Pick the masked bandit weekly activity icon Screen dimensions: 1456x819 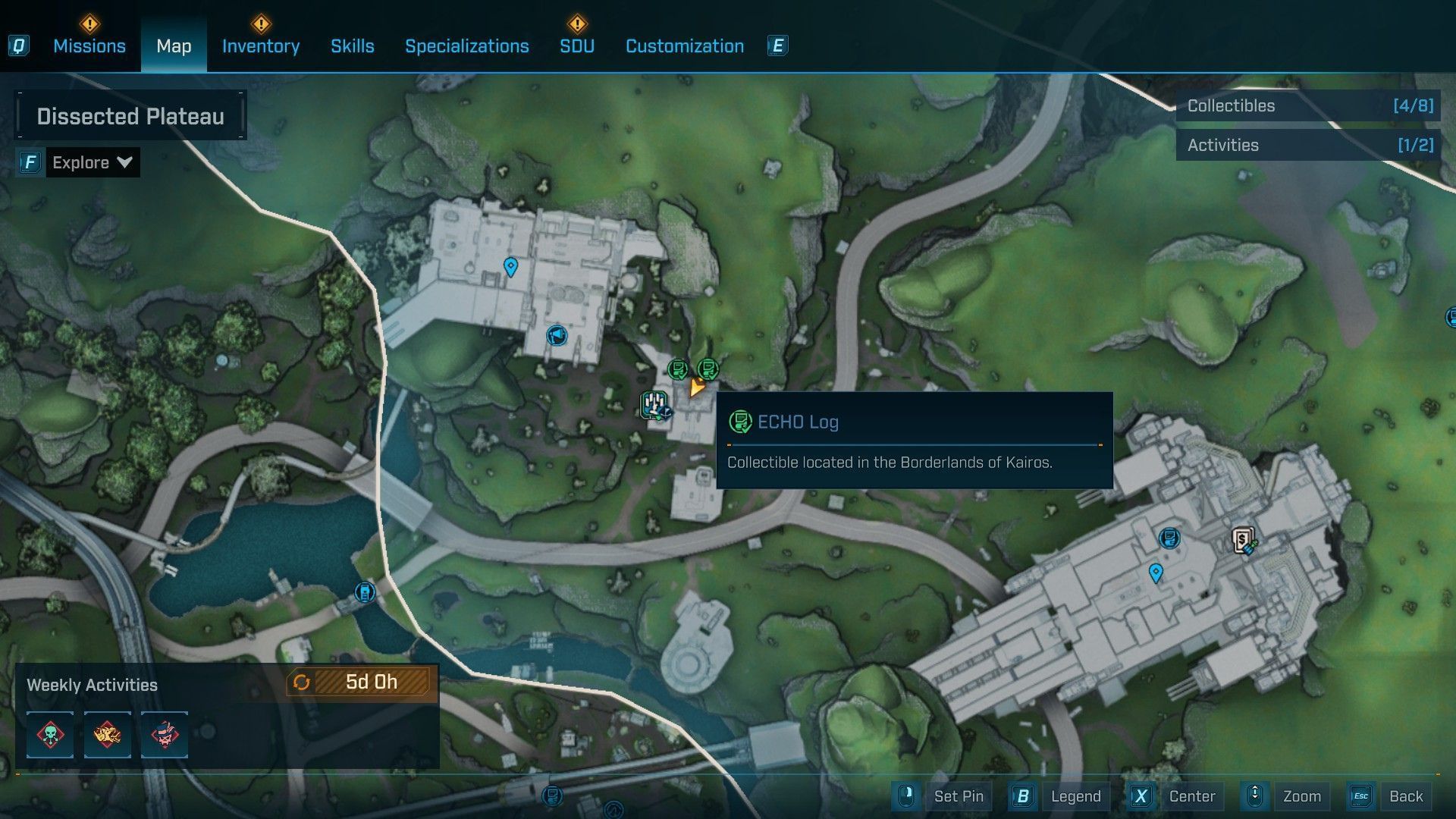point(165,734)
